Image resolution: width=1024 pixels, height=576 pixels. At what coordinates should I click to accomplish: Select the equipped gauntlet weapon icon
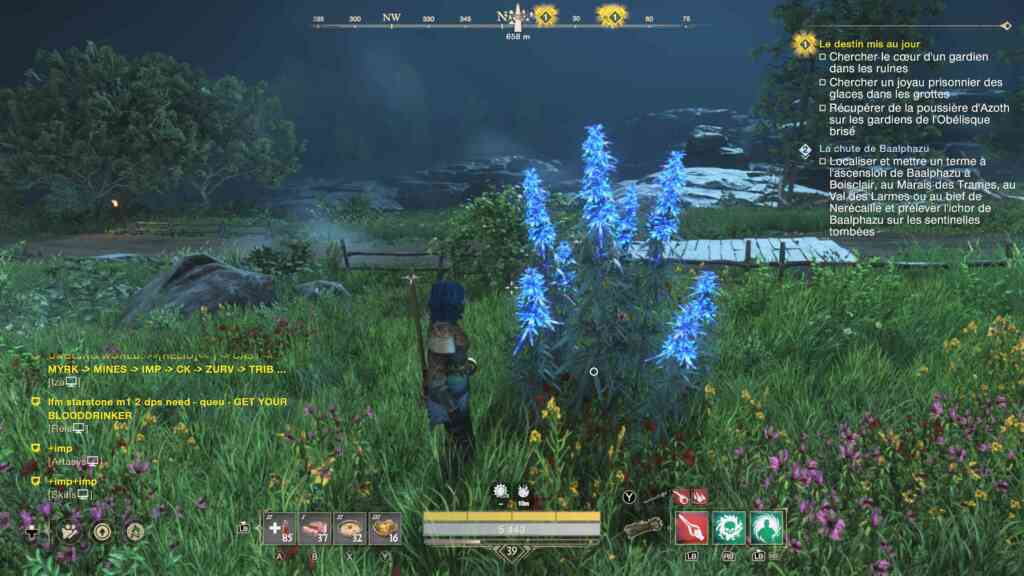click(645, 528)
